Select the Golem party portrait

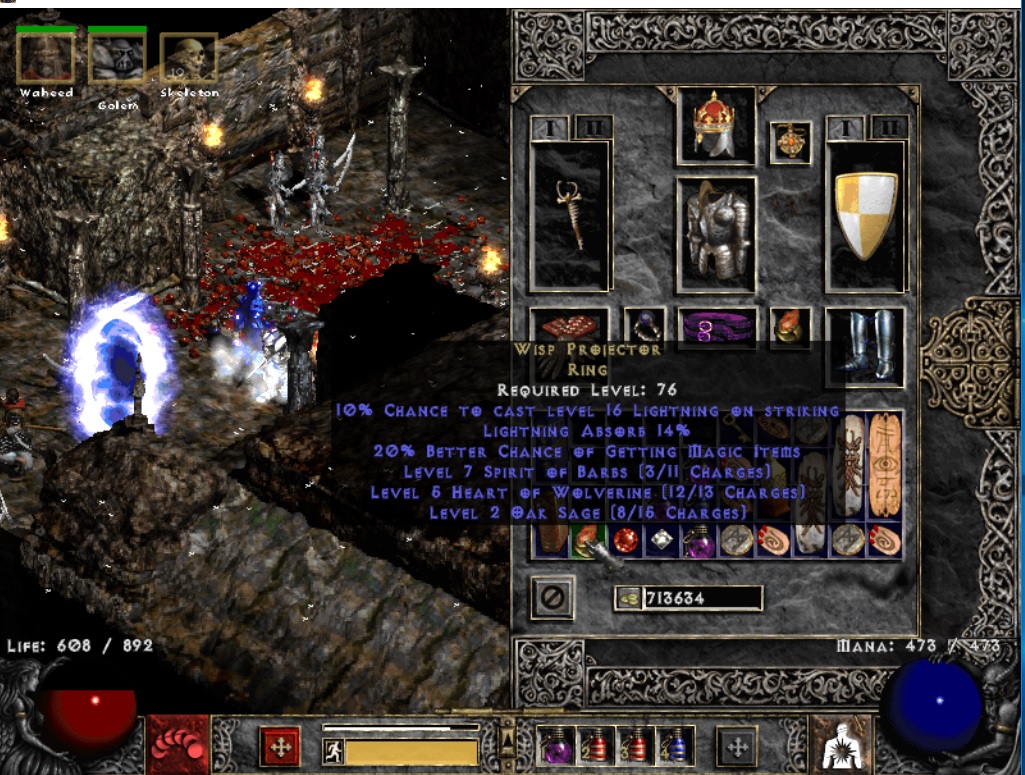[x=117, y=59]
